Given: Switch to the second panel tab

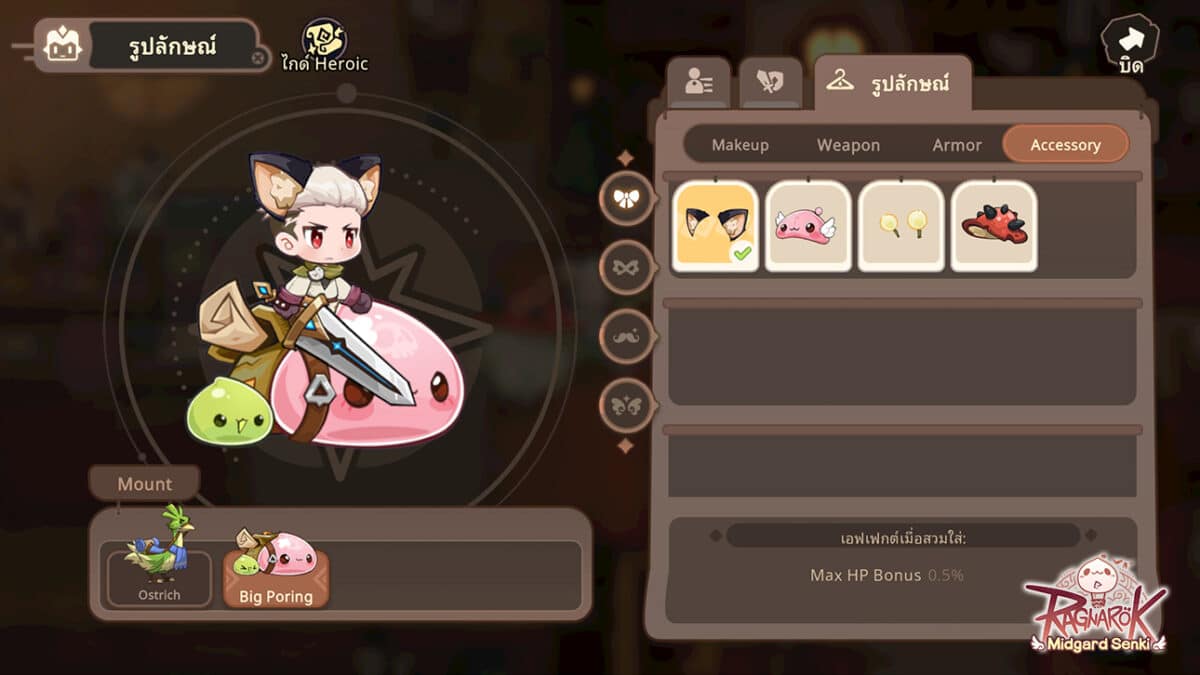Looking at the screenshot, I should click(x=770, y=83).
